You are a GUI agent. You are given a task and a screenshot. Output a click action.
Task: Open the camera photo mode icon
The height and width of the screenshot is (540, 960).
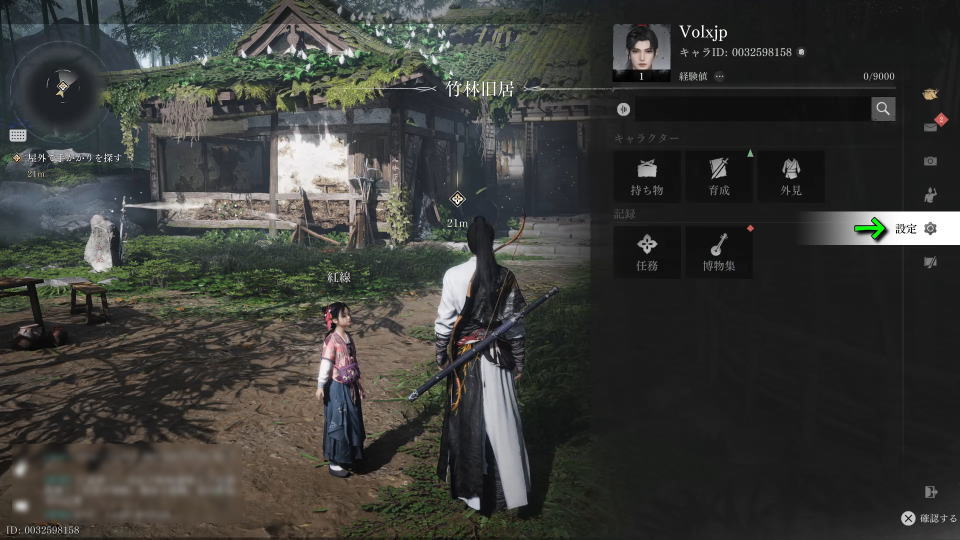931,160
